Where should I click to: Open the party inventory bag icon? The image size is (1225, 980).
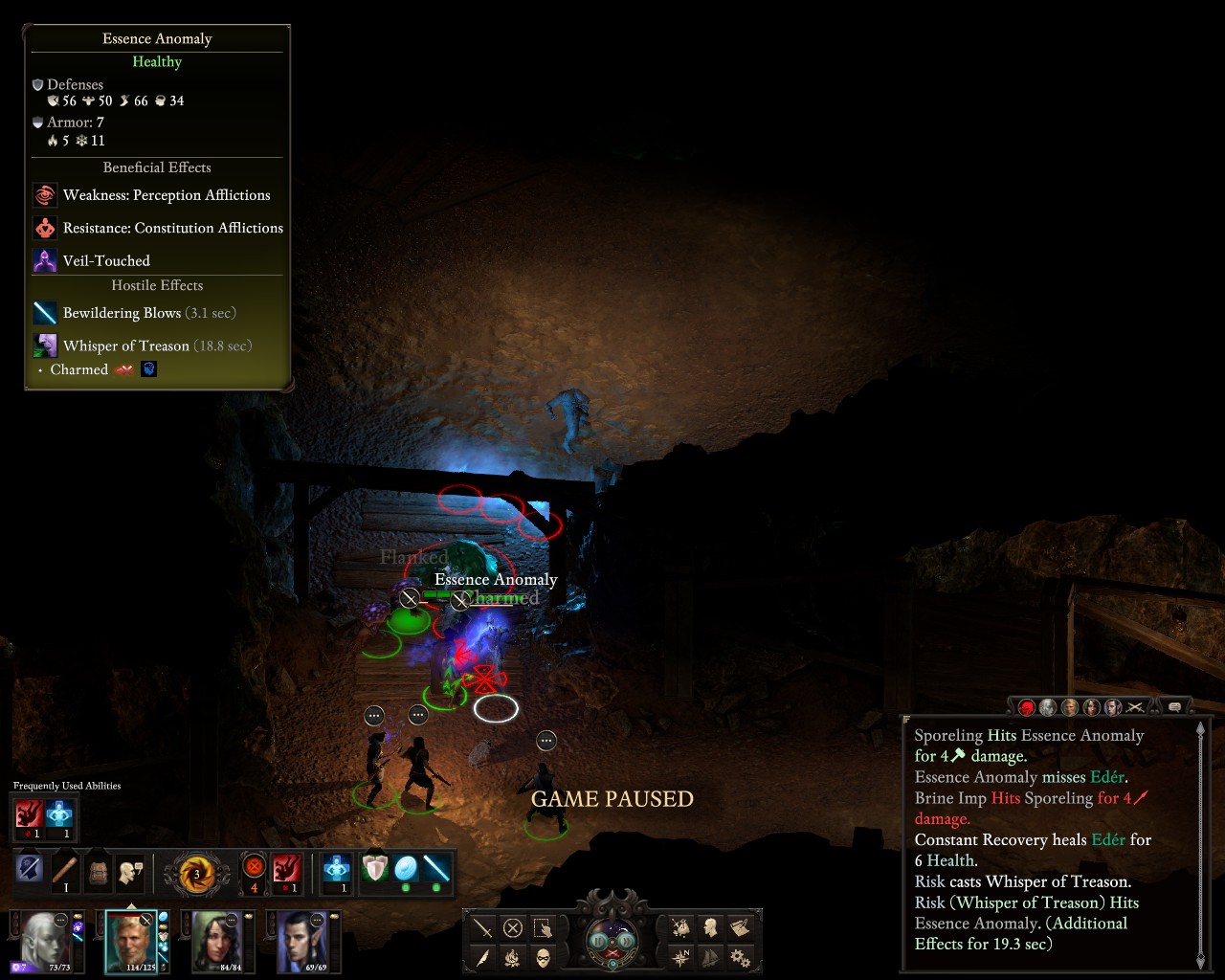coord(680,927)
